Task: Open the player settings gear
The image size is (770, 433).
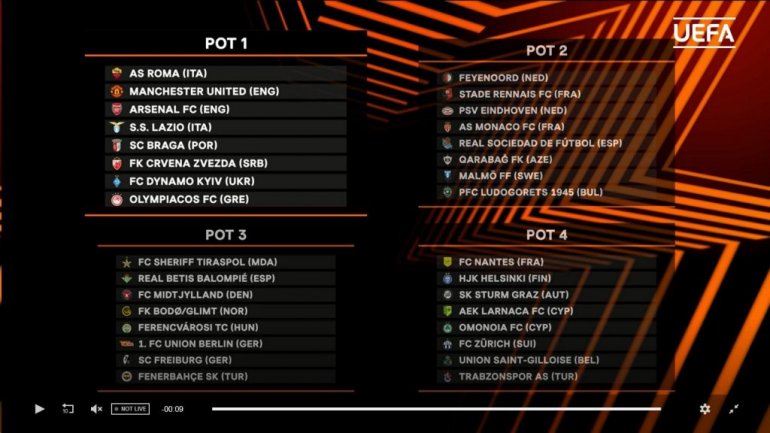Action: click(705, 409)
